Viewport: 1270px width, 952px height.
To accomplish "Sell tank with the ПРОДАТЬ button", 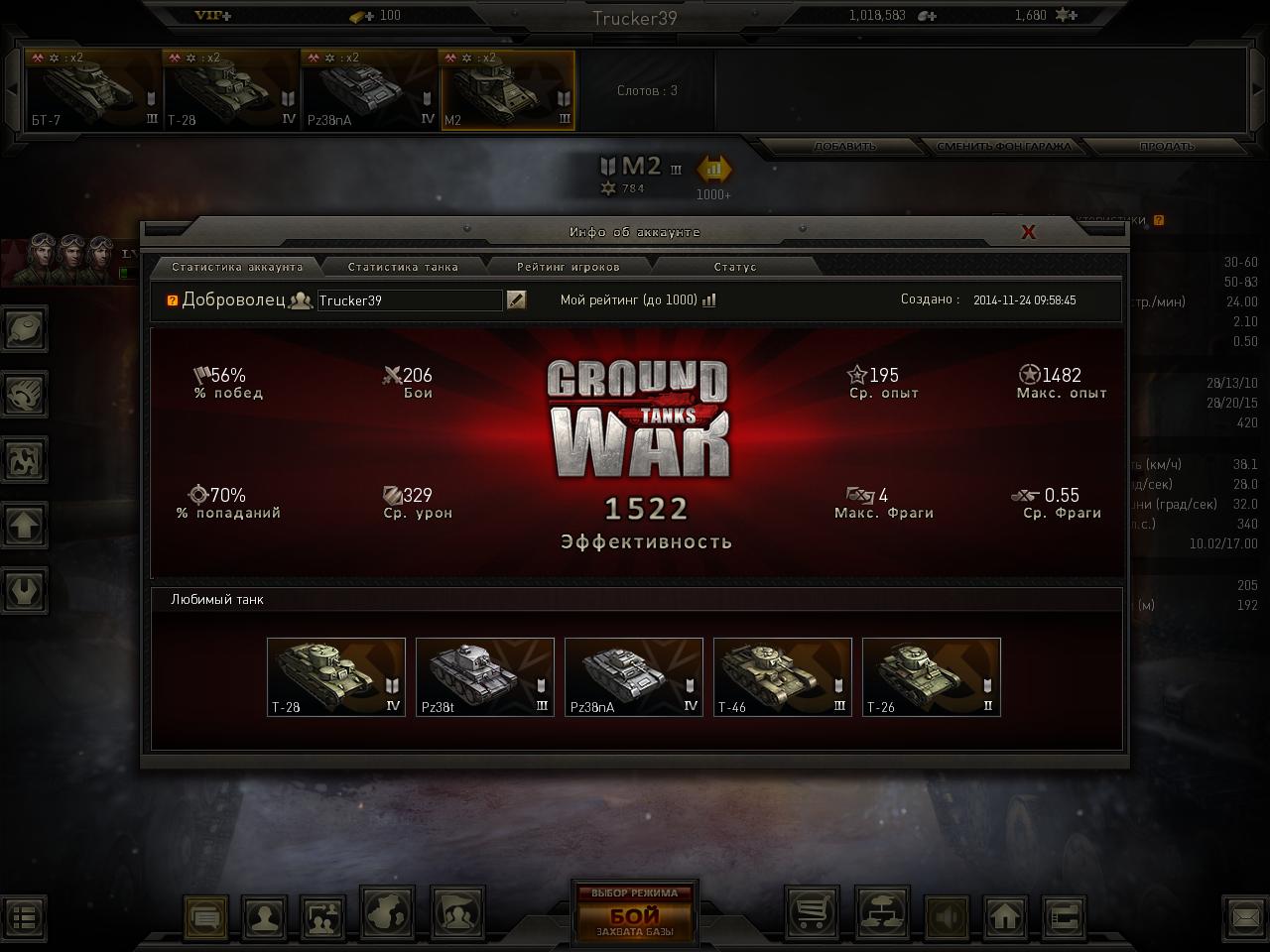I will tap(1167, 147).
